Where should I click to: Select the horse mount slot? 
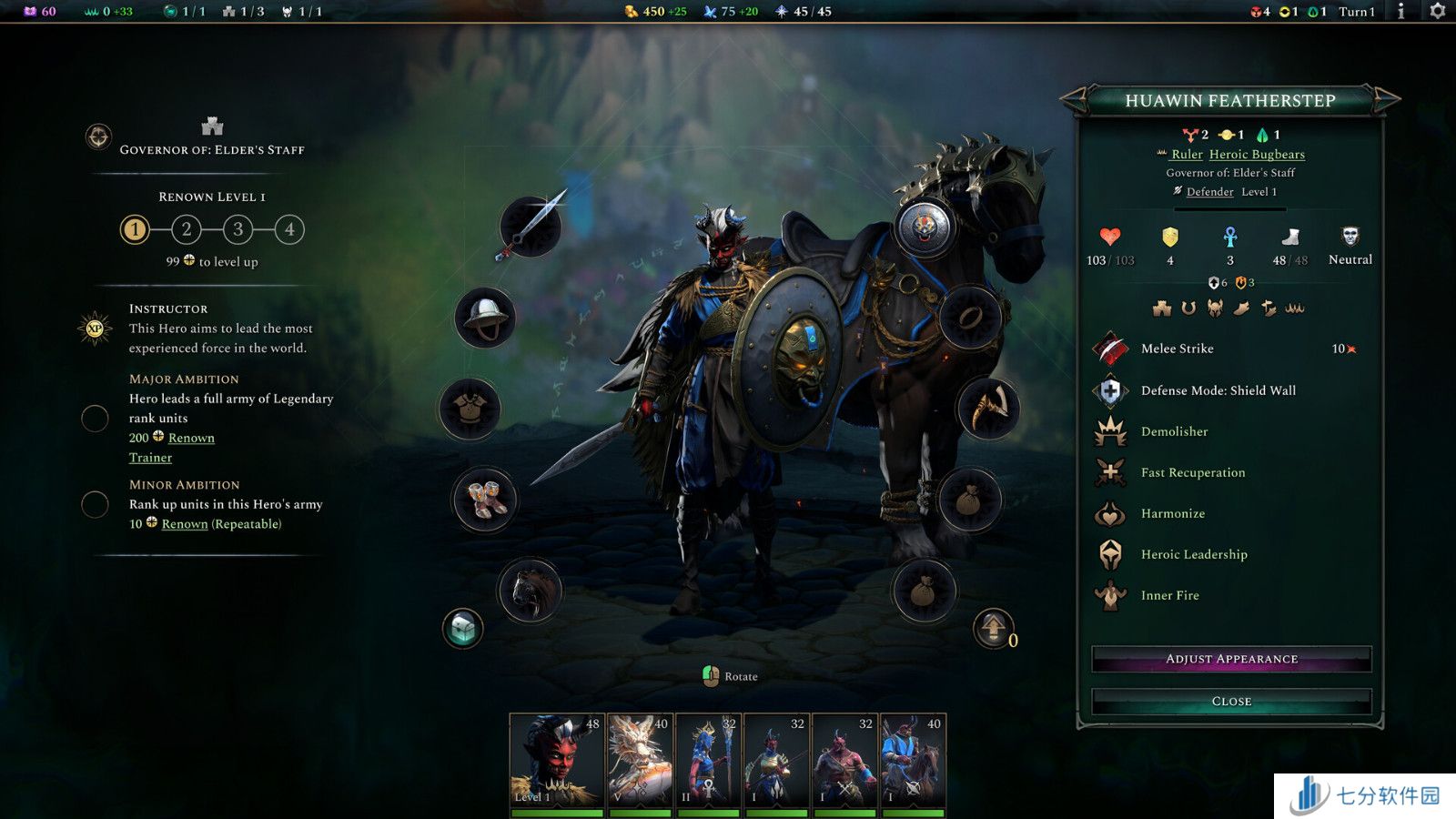(531, 591)
